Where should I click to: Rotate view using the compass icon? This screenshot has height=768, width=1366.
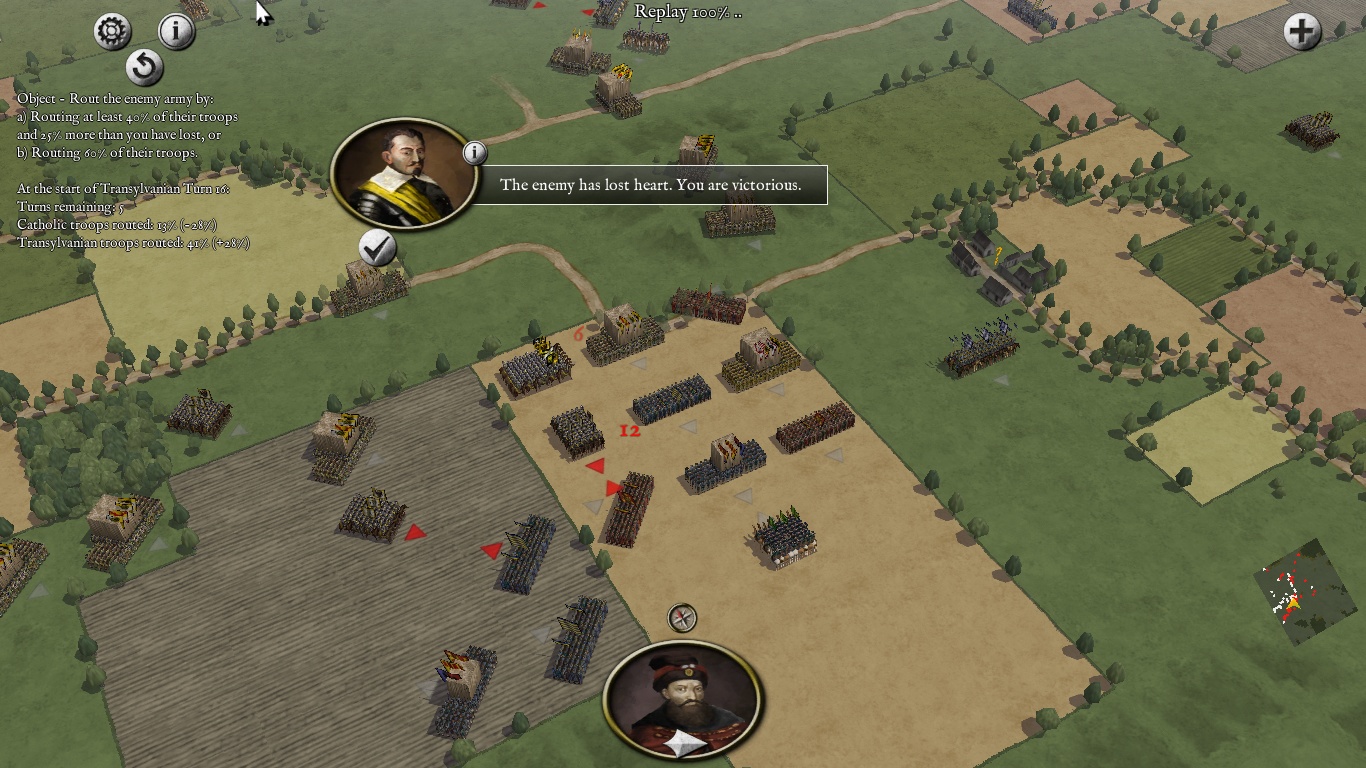point(682,618)
